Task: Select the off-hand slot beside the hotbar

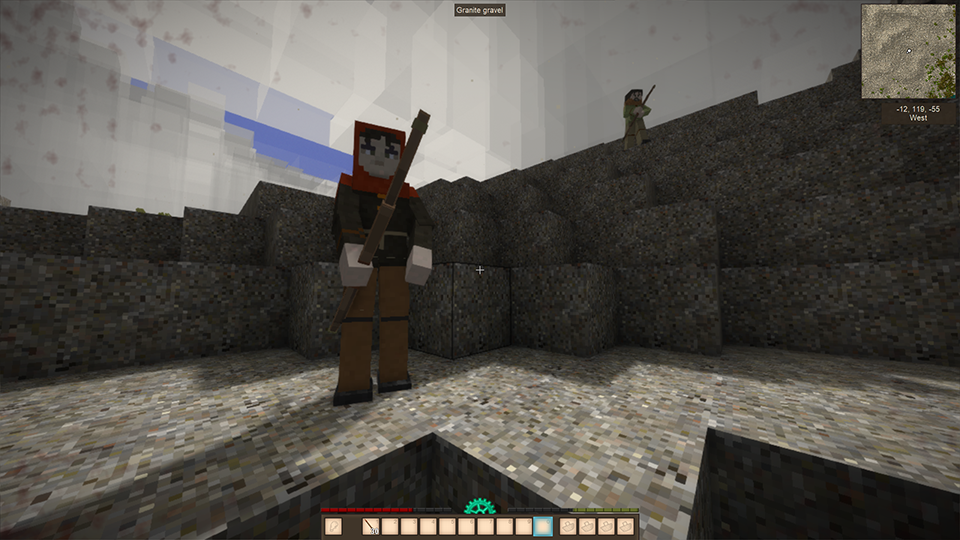Action: pos(333,526)
